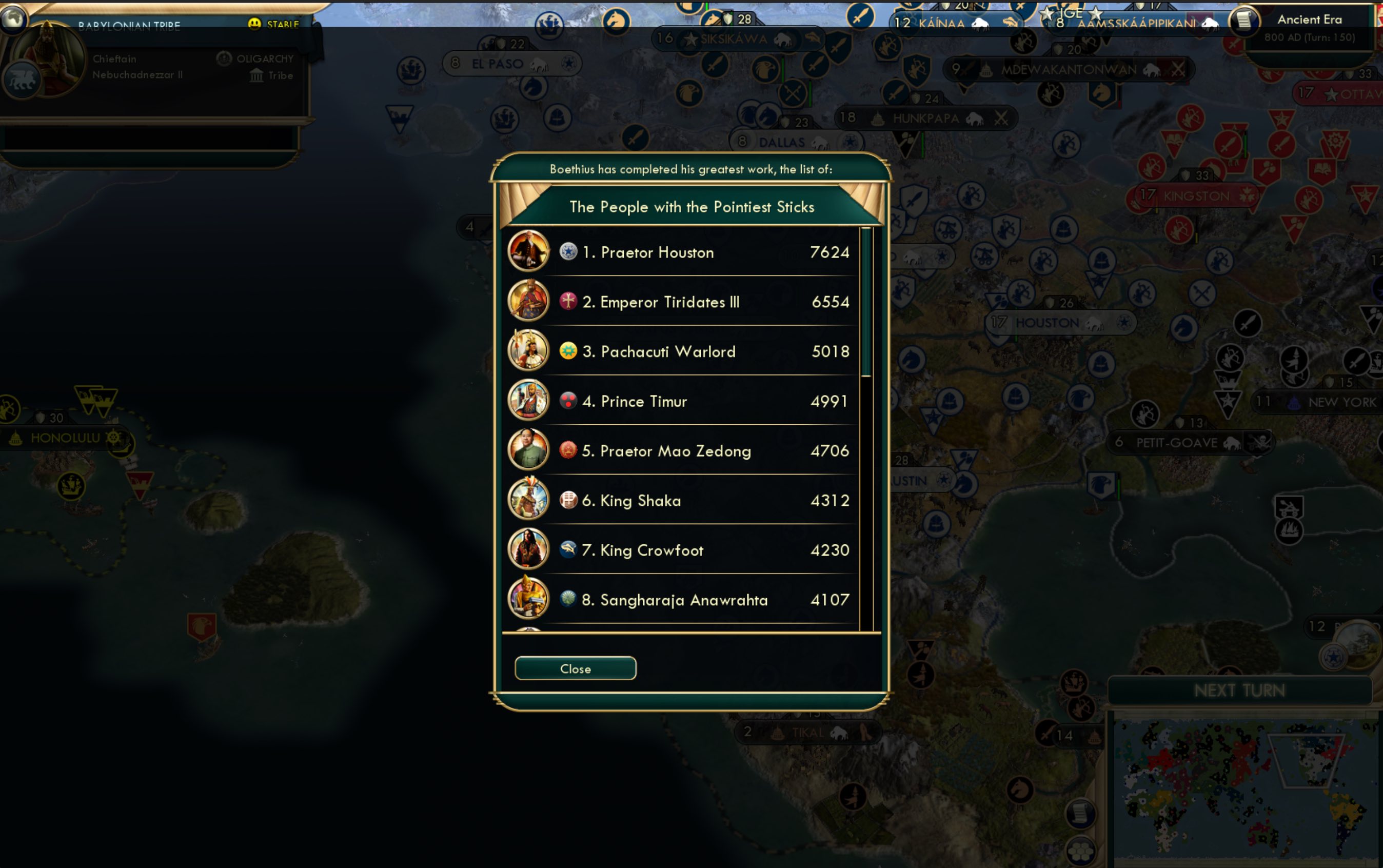Click Prince Timur's portrait
The image size is (1383, 868).
pyautogui.click(x=528, y=401)
